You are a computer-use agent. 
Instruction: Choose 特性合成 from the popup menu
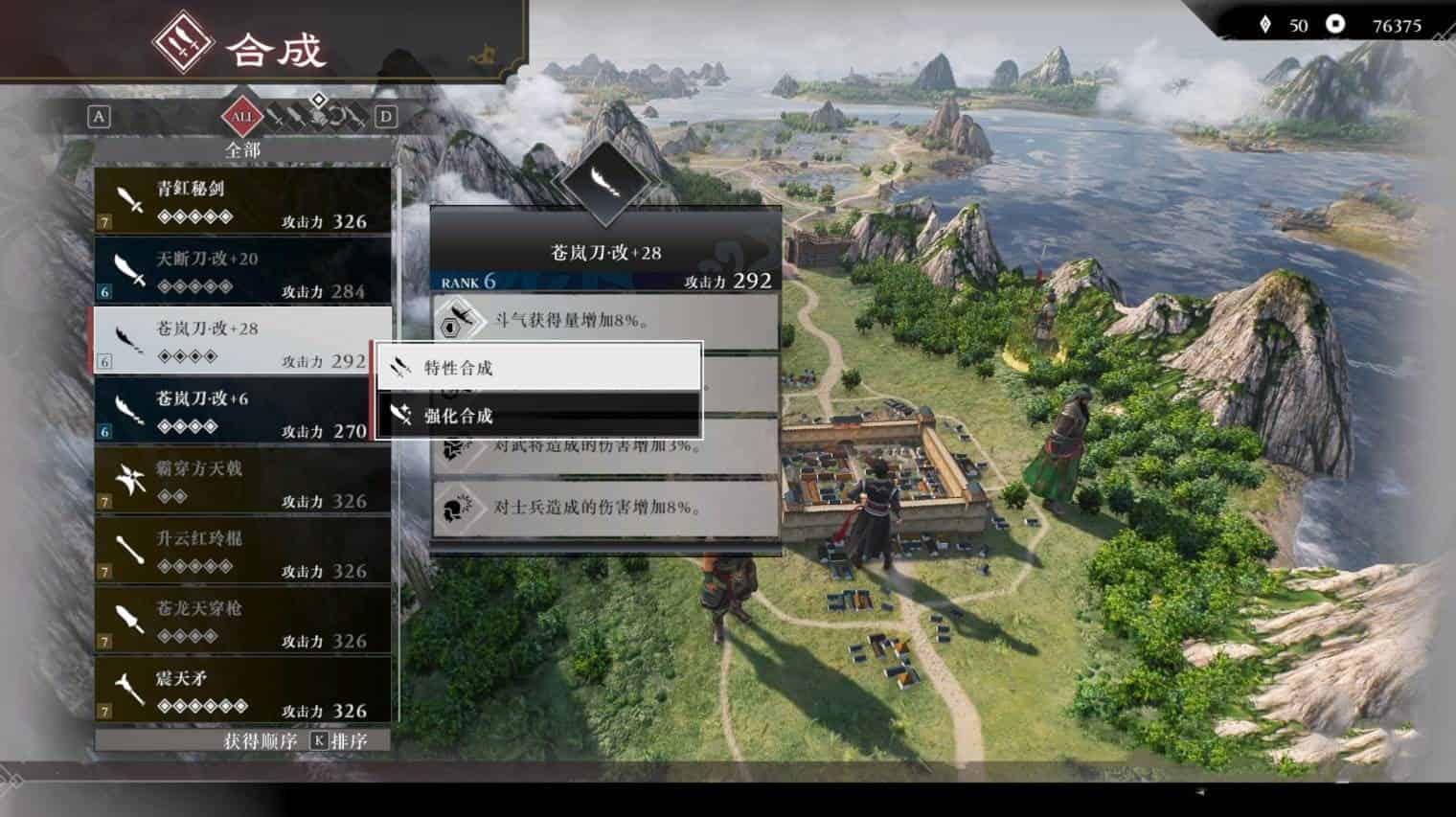point(538,367)
